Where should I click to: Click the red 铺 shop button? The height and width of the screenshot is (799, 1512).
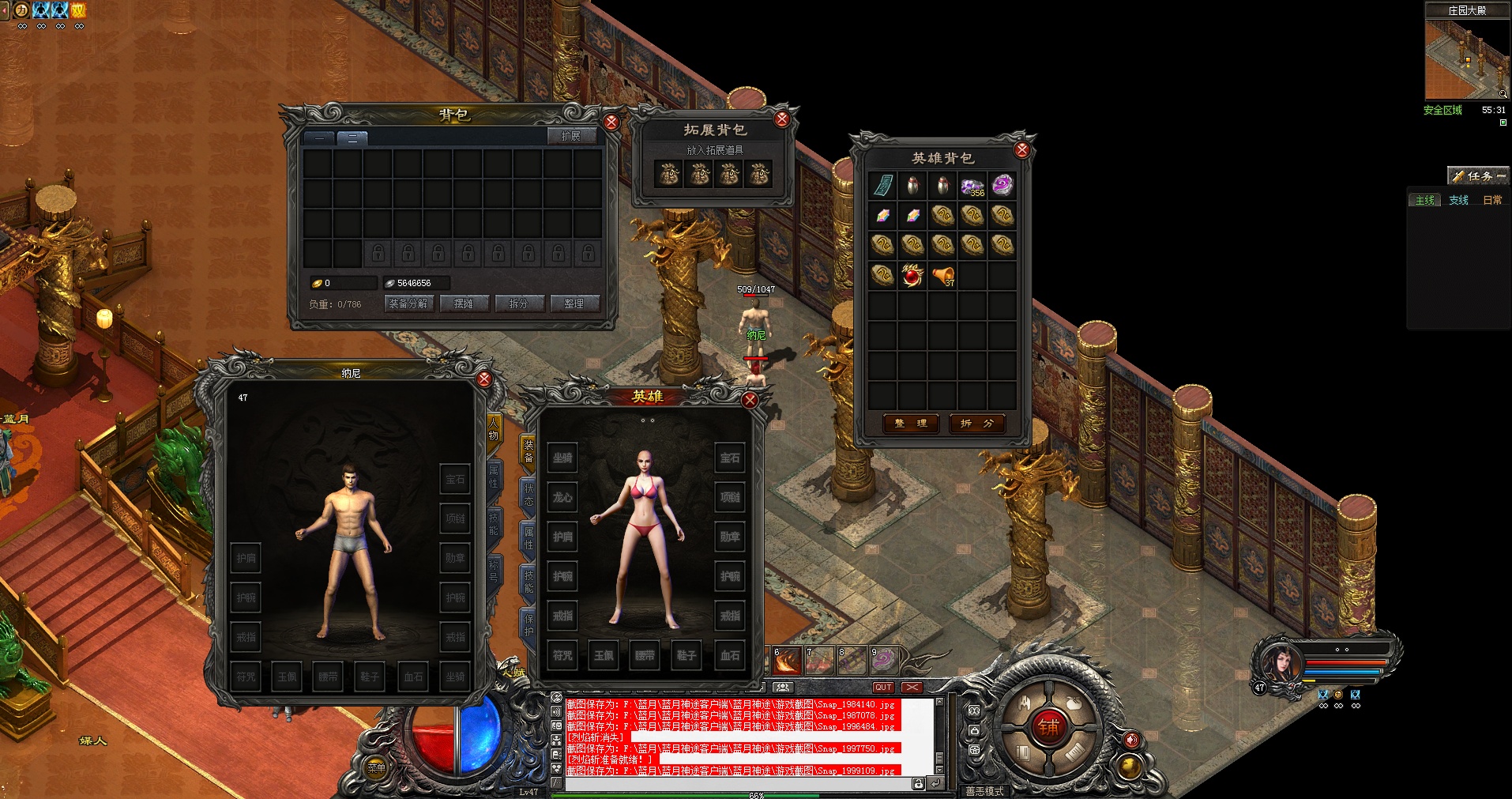(x=1048, y=727)
